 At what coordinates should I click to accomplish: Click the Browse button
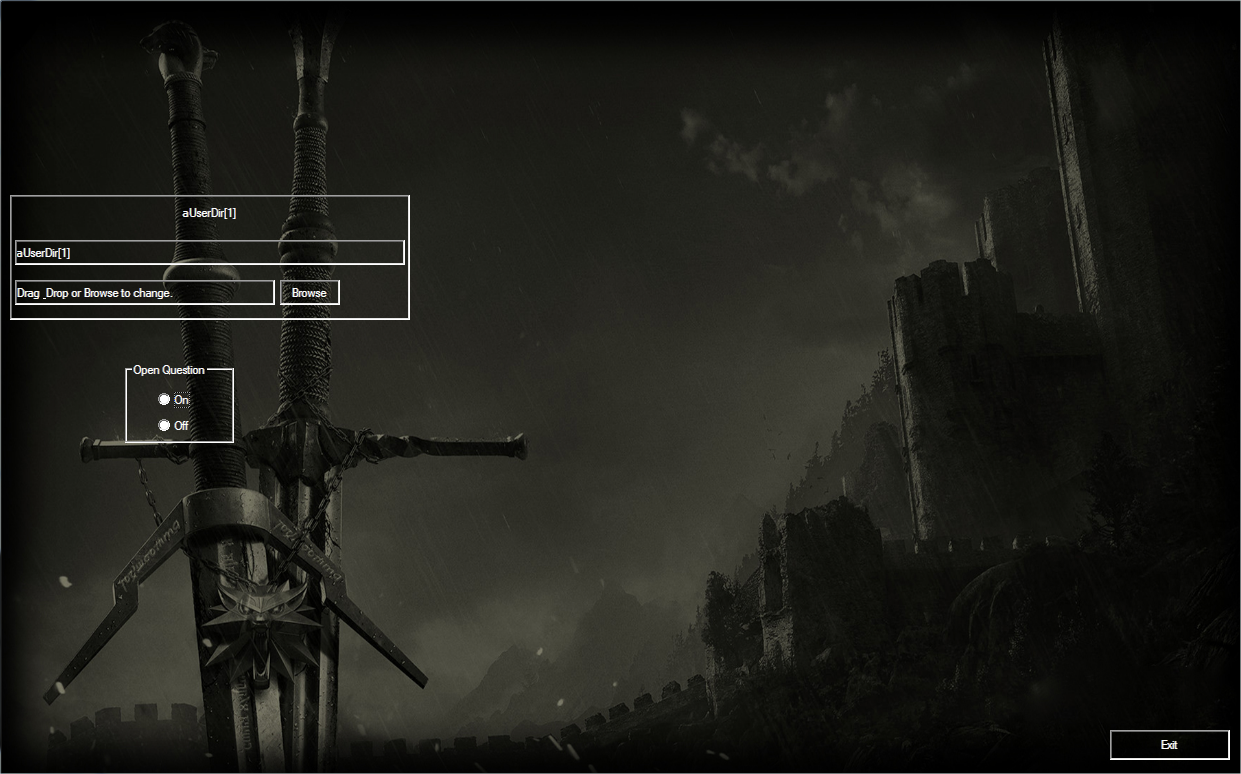pos(309,292)
